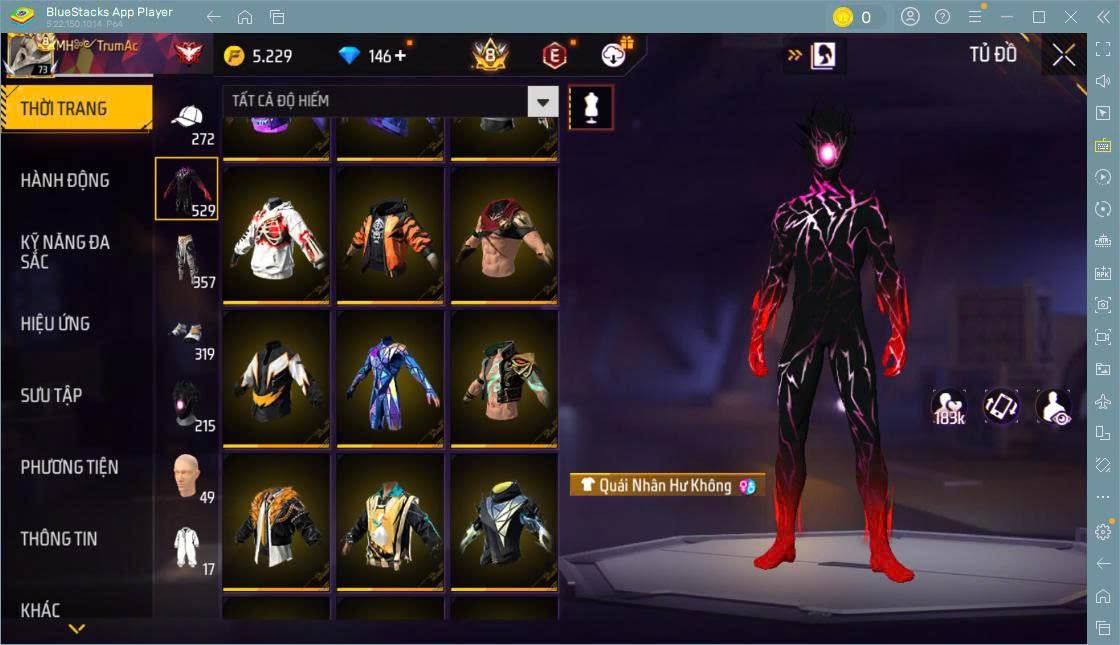Open the bald head face subcategory
Image resolution: width=1120 pixels, height=645 pixels.
[x=187, y=478]
